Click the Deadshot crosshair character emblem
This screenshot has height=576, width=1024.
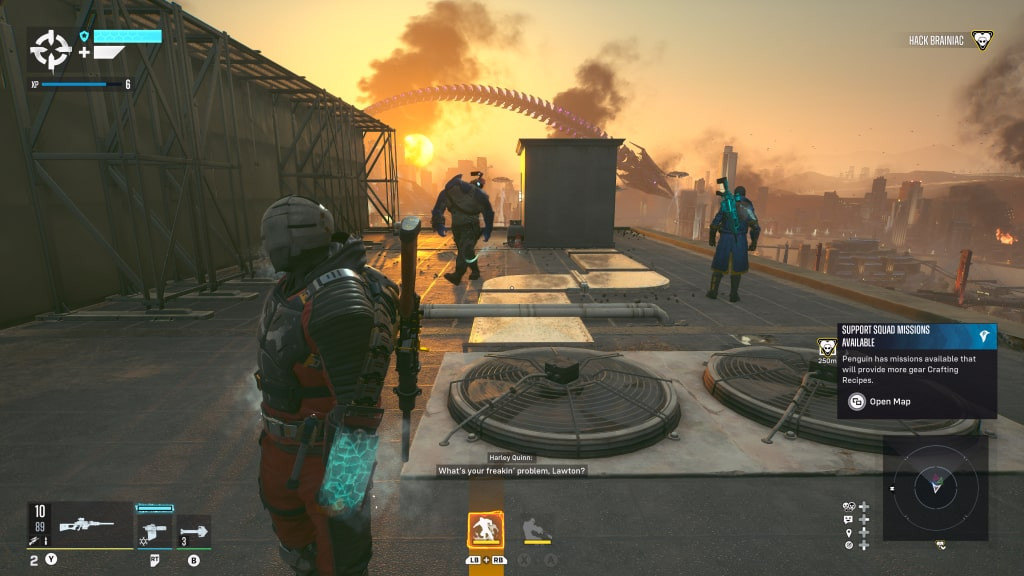50,49
